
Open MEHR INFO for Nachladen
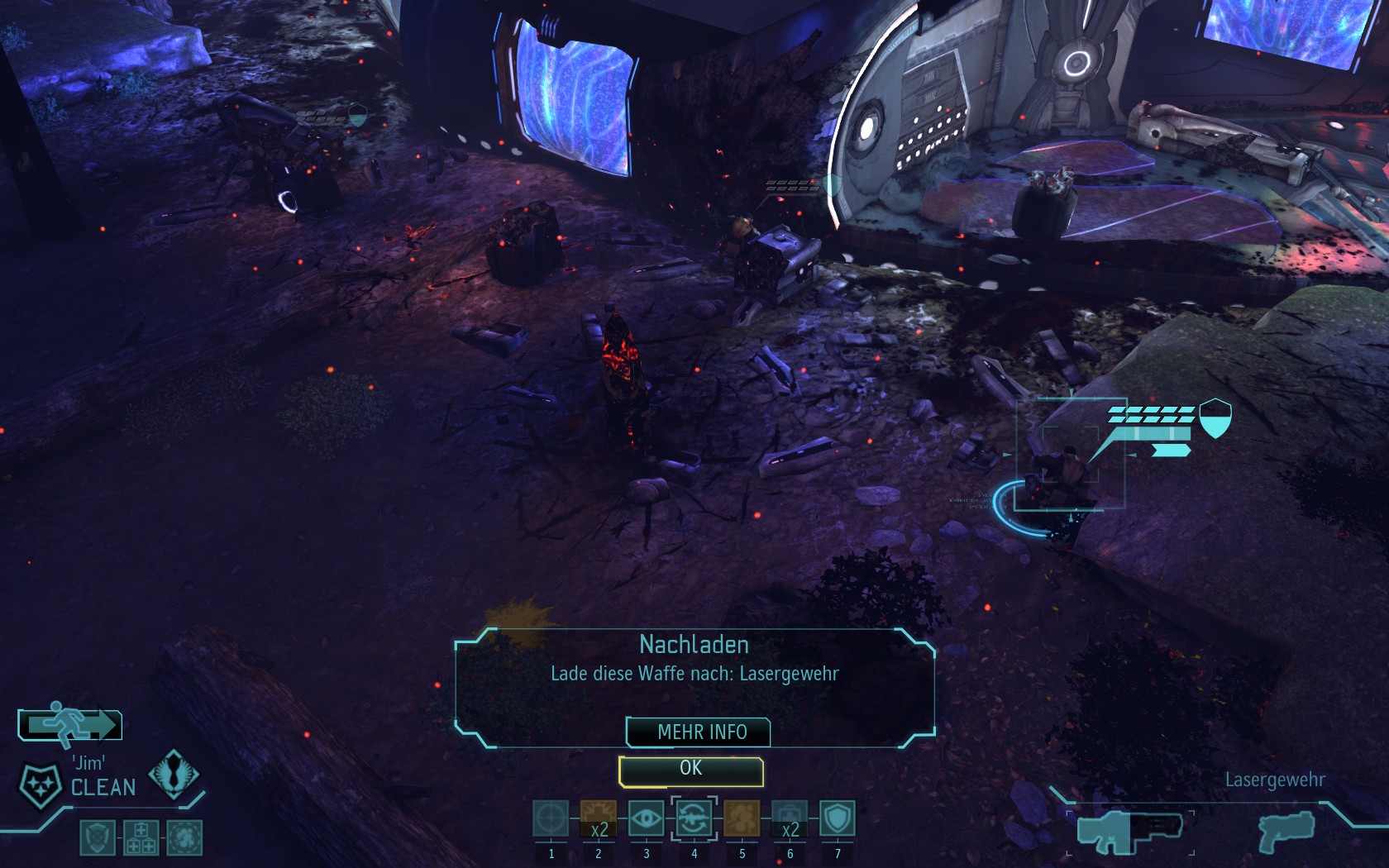point(699,732)
